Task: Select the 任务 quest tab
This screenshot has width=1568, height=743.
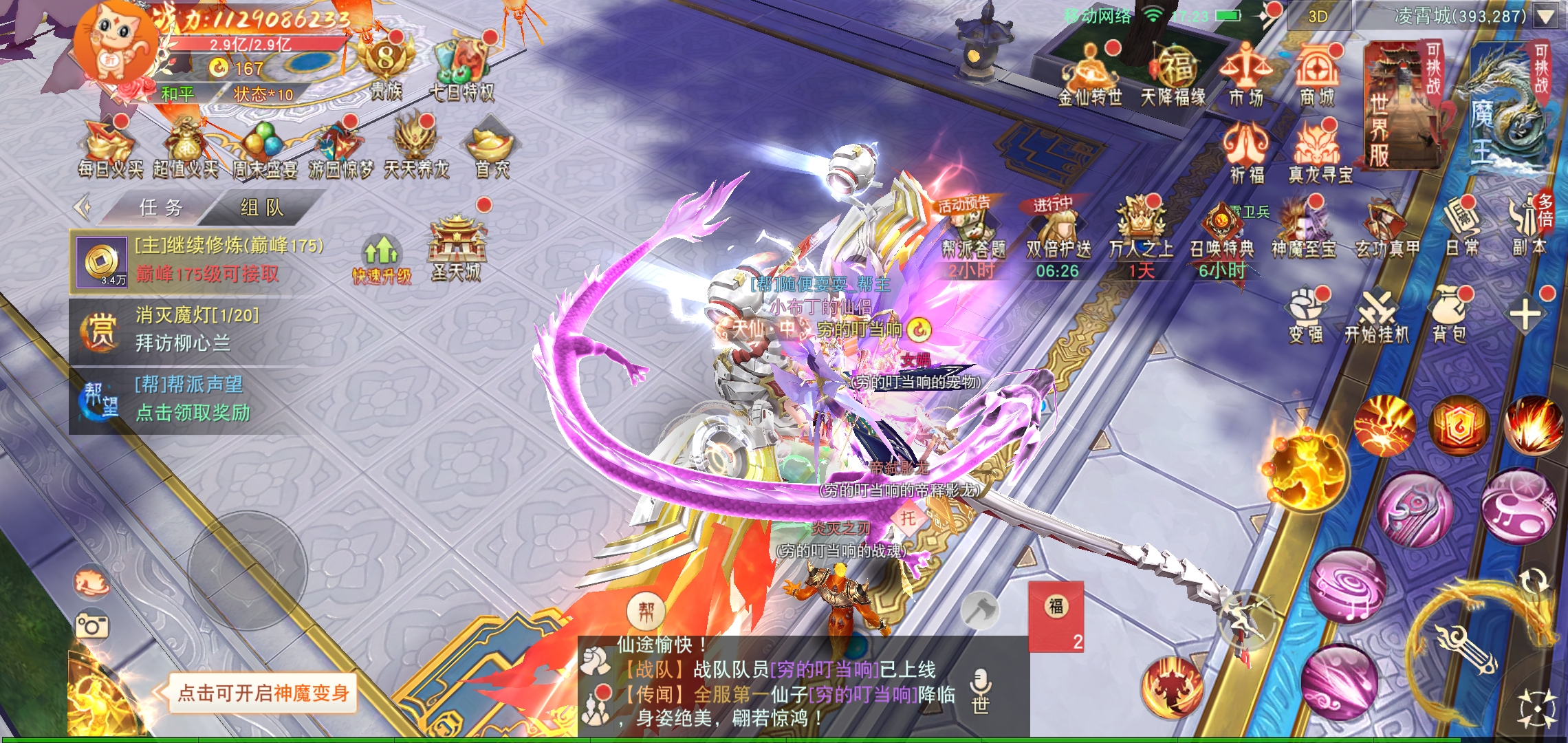Action: point(161,208)
